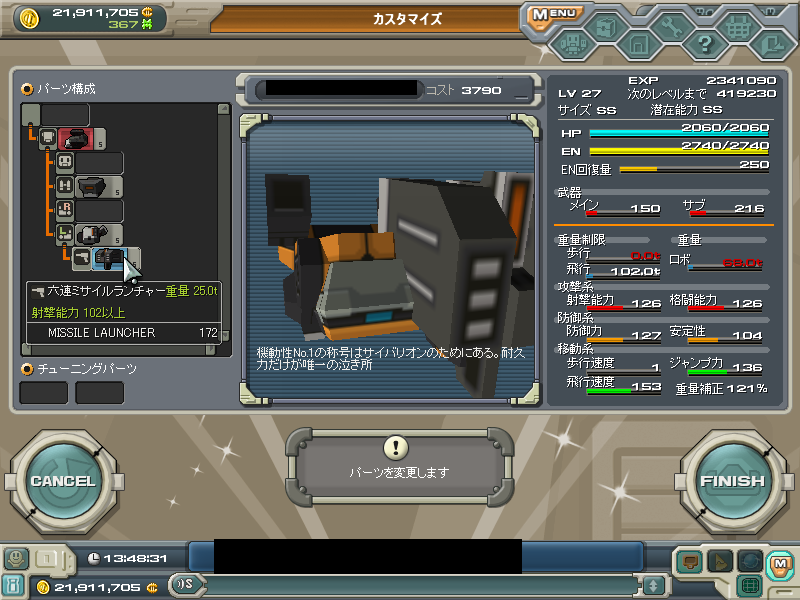Screen dimensions: 800x600
Task: Click the orange M button in the corner
Action: click(778, 564)
